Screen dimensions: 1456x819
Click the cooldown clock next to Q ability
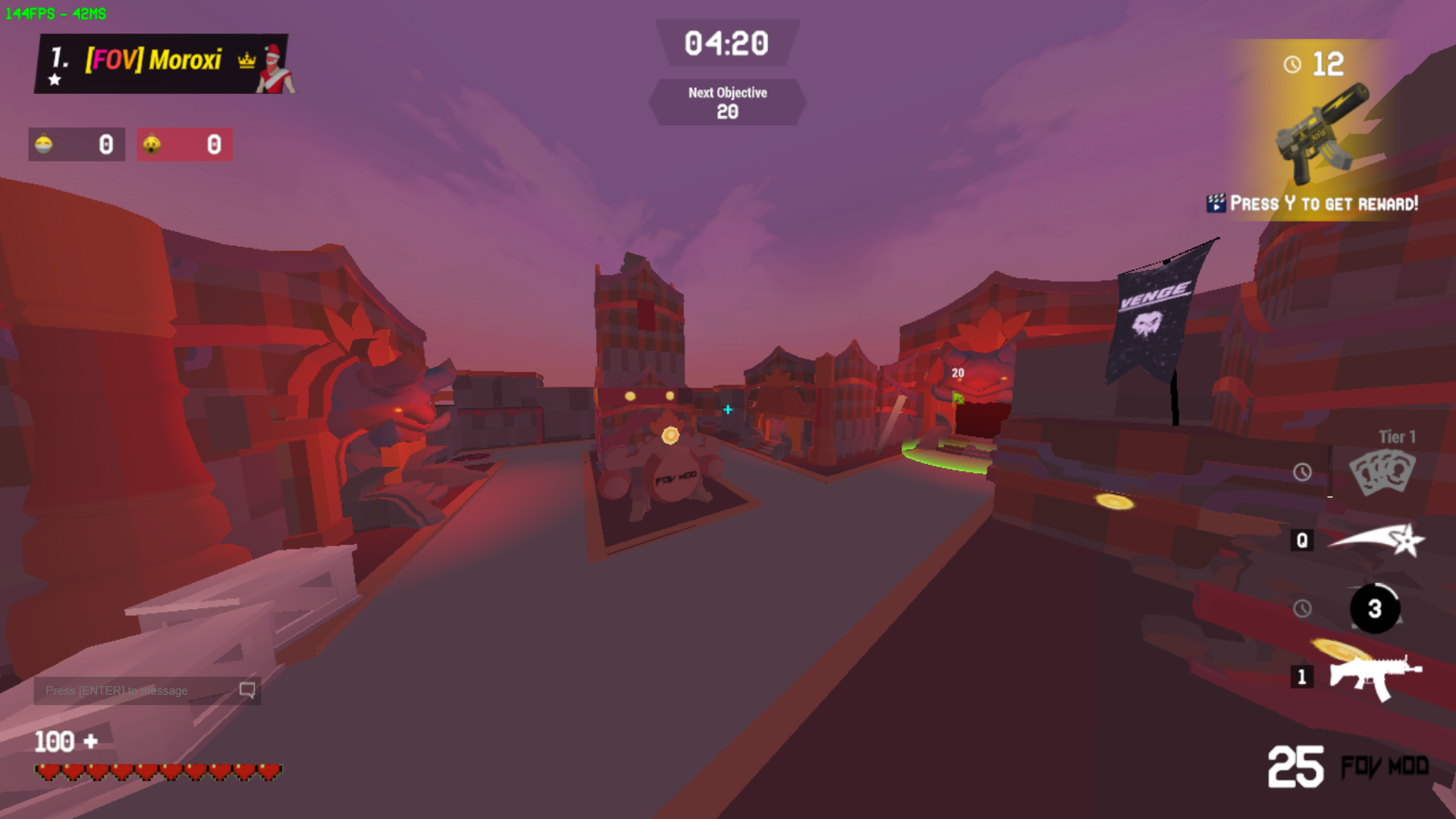[x=1303, y=541]
